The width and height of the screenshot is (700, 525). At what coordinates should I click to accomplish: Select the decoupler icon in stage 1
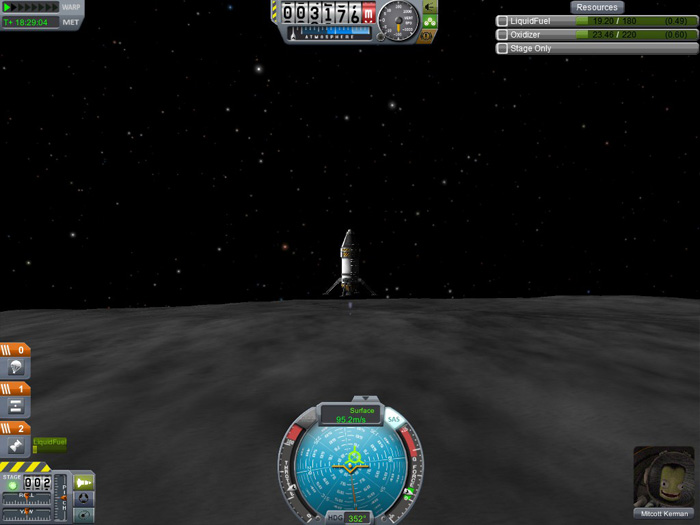click(17, 407)
